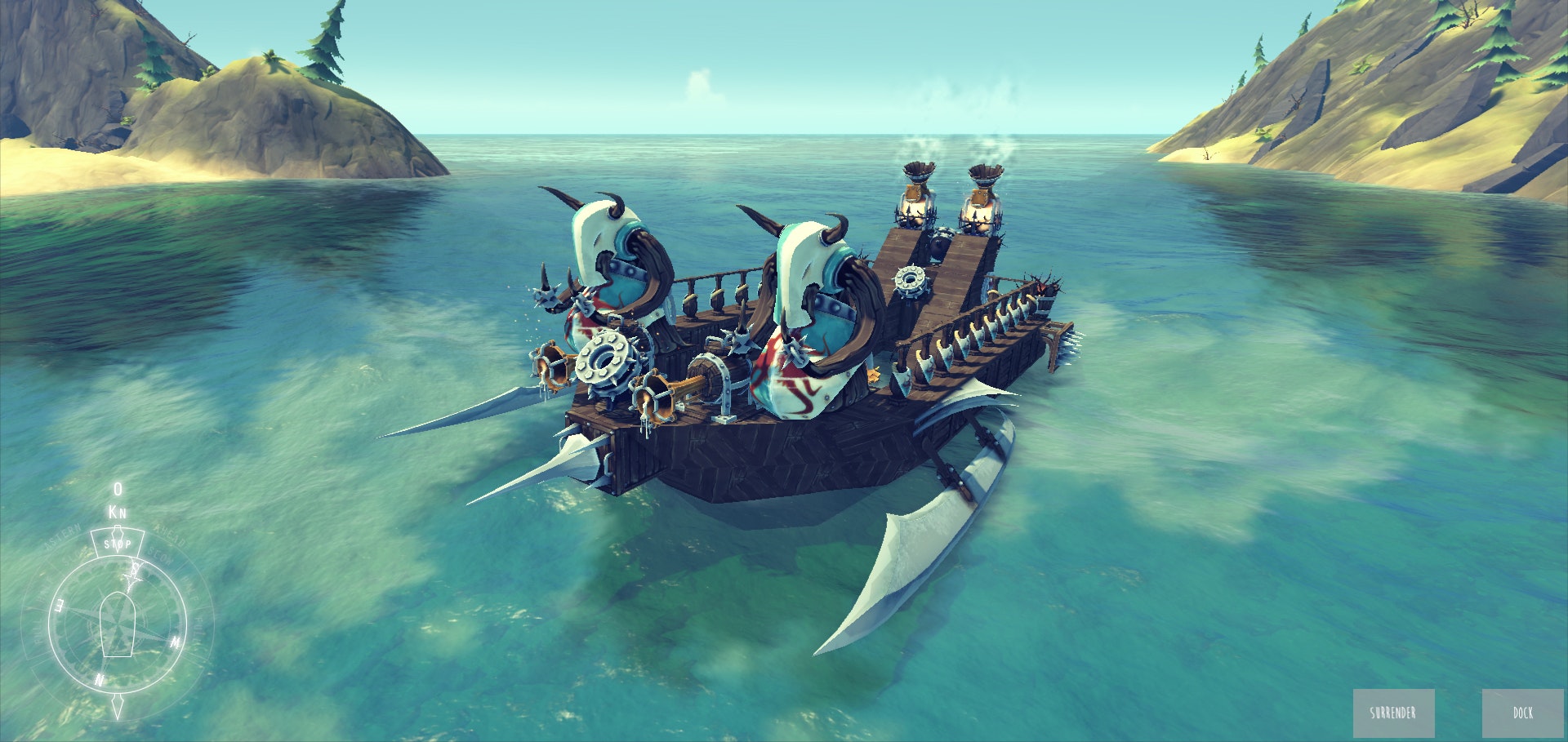Click the 0 knots speed readout
This screenshot has height=742, width=1568.
pos(116,491)
